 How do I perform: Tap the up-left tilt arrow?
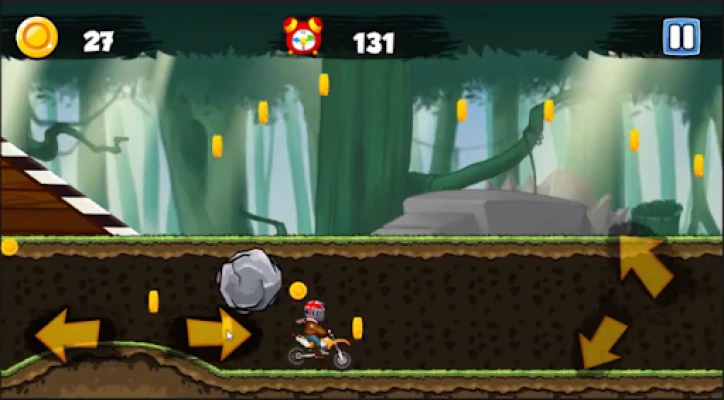pyautogui.click(x=644, y=264)
